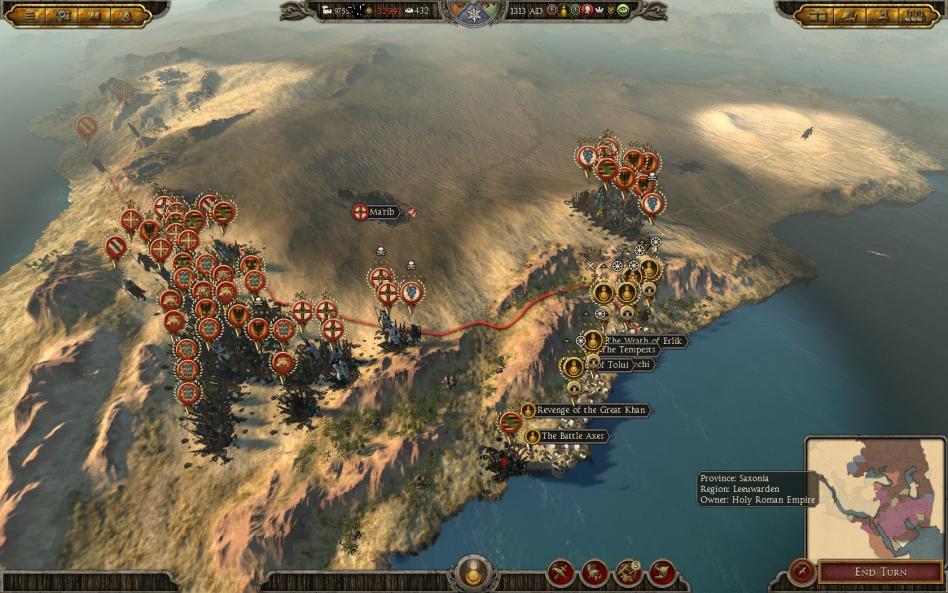Open the helmet forces panel at bottom
The width and height of the screenshot is (948, 593).
pyautogui.click(x=595, y=573)
